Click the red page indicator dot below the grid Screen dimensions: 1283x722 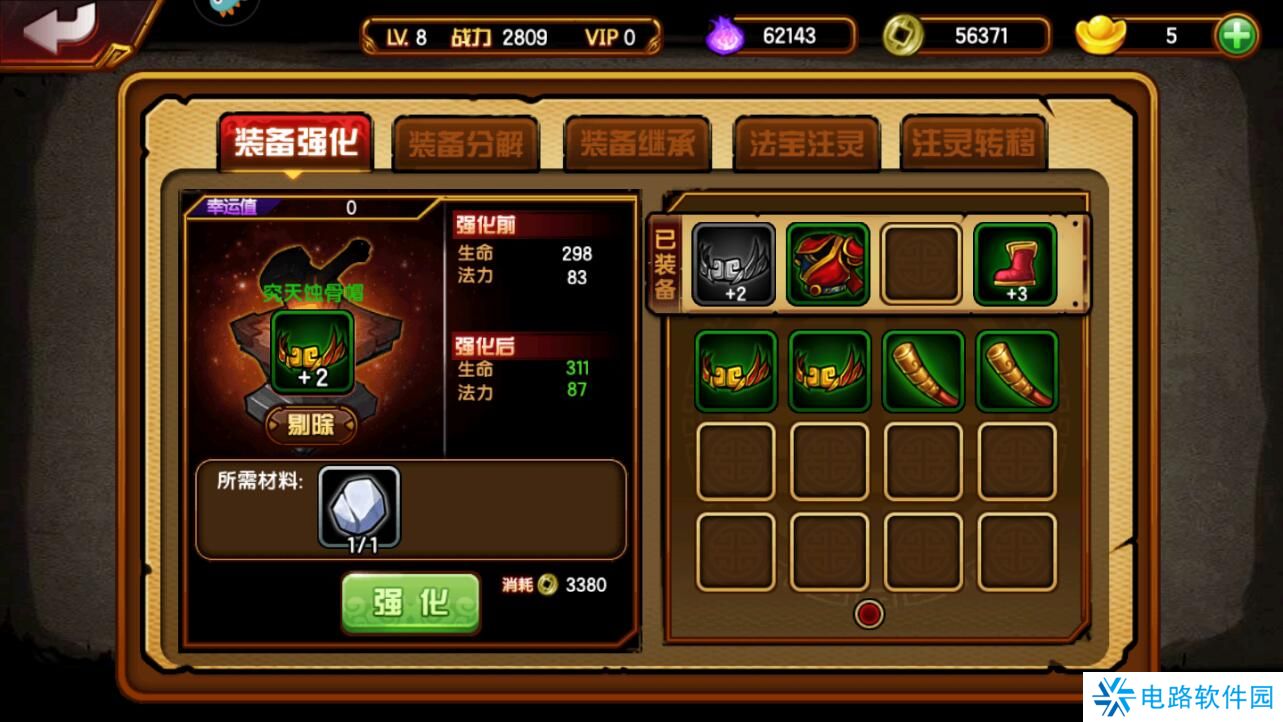click(x=868, y=615)
